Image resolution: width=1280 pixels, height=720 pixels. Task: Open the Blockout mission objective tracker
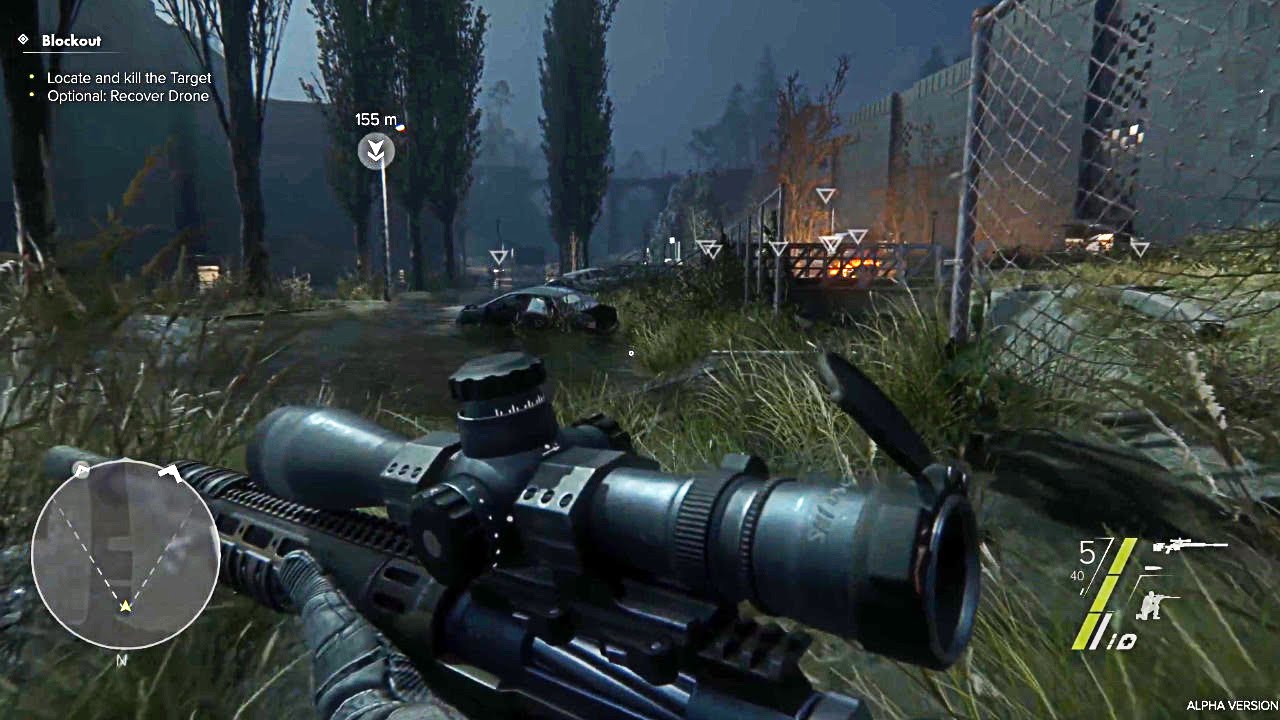pos(68,41)
